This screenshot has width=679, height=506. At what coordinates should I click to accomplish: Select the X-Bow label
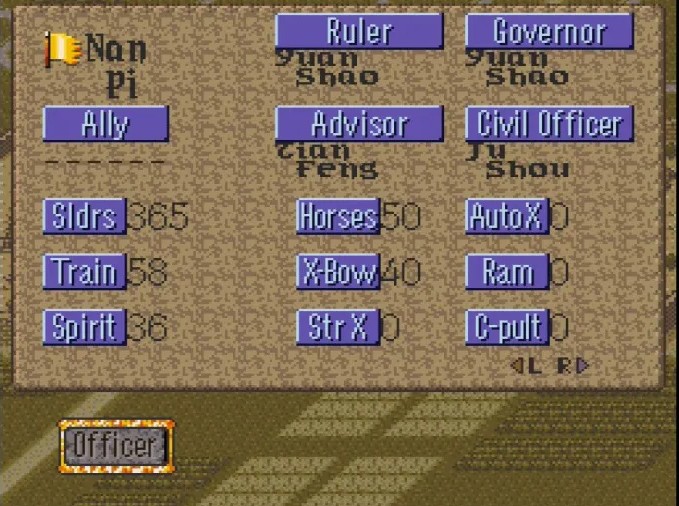[x=338, y=272]
